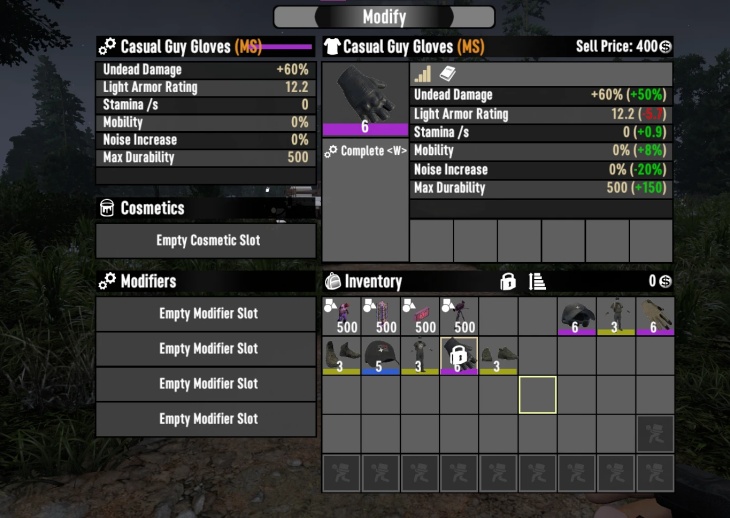Select the locked black gloves in inventory
730x518 pixels.
(459, 355)
